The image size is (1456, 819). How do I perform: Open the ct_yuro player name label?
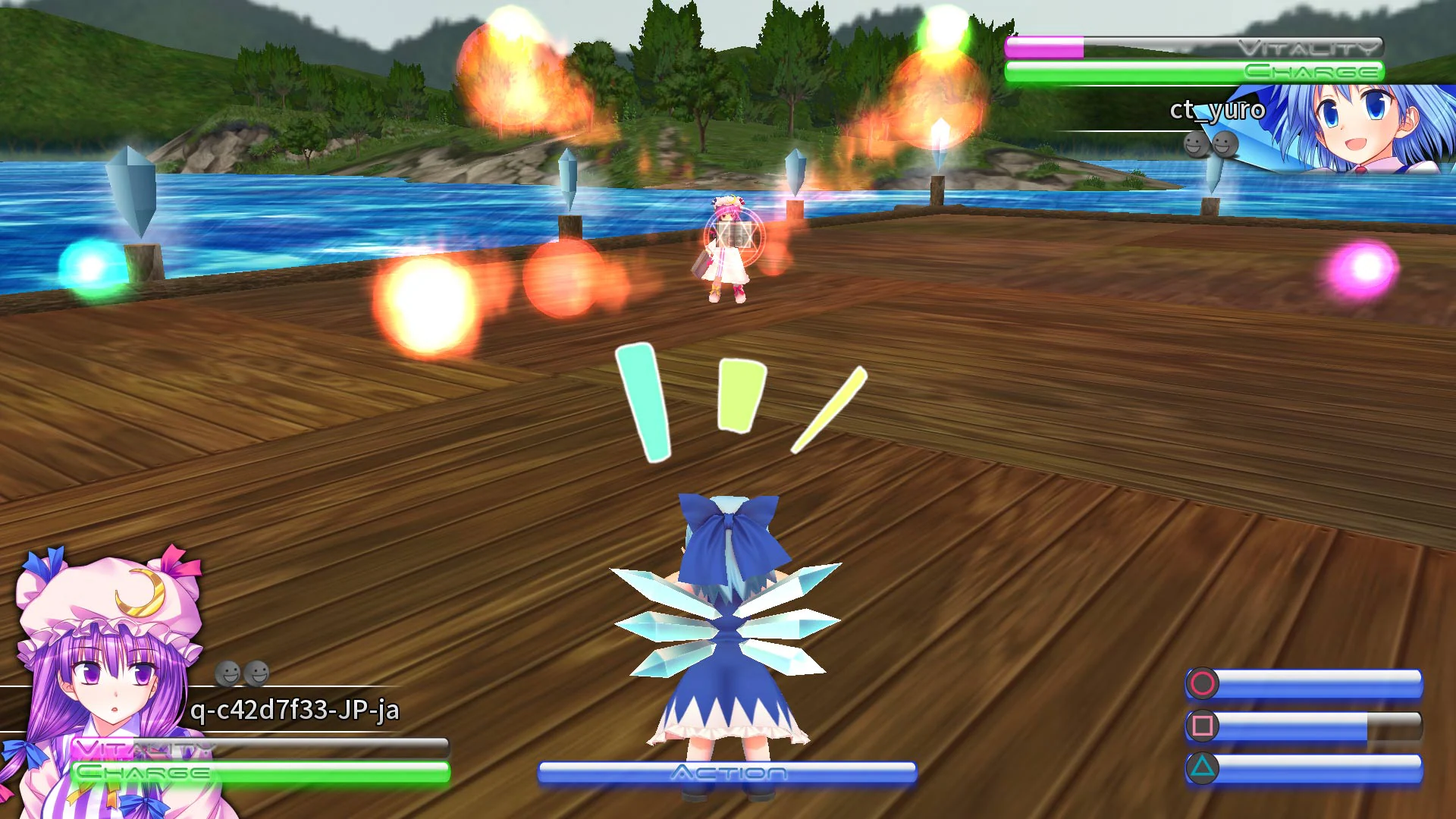click(x=1218, y=111)
